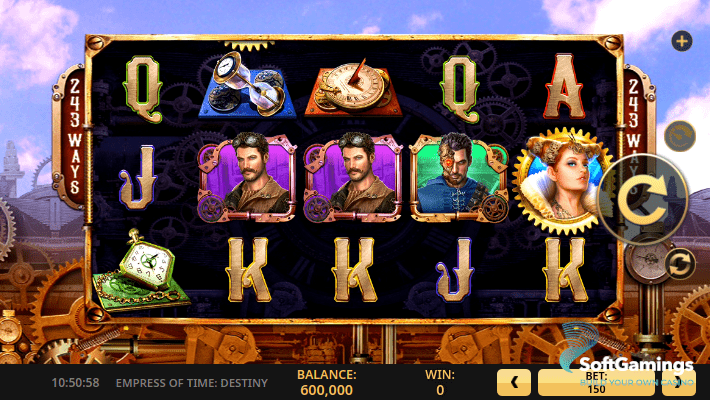
Task: Decrease the bet with the left arrow
Action: click(514, 382)
